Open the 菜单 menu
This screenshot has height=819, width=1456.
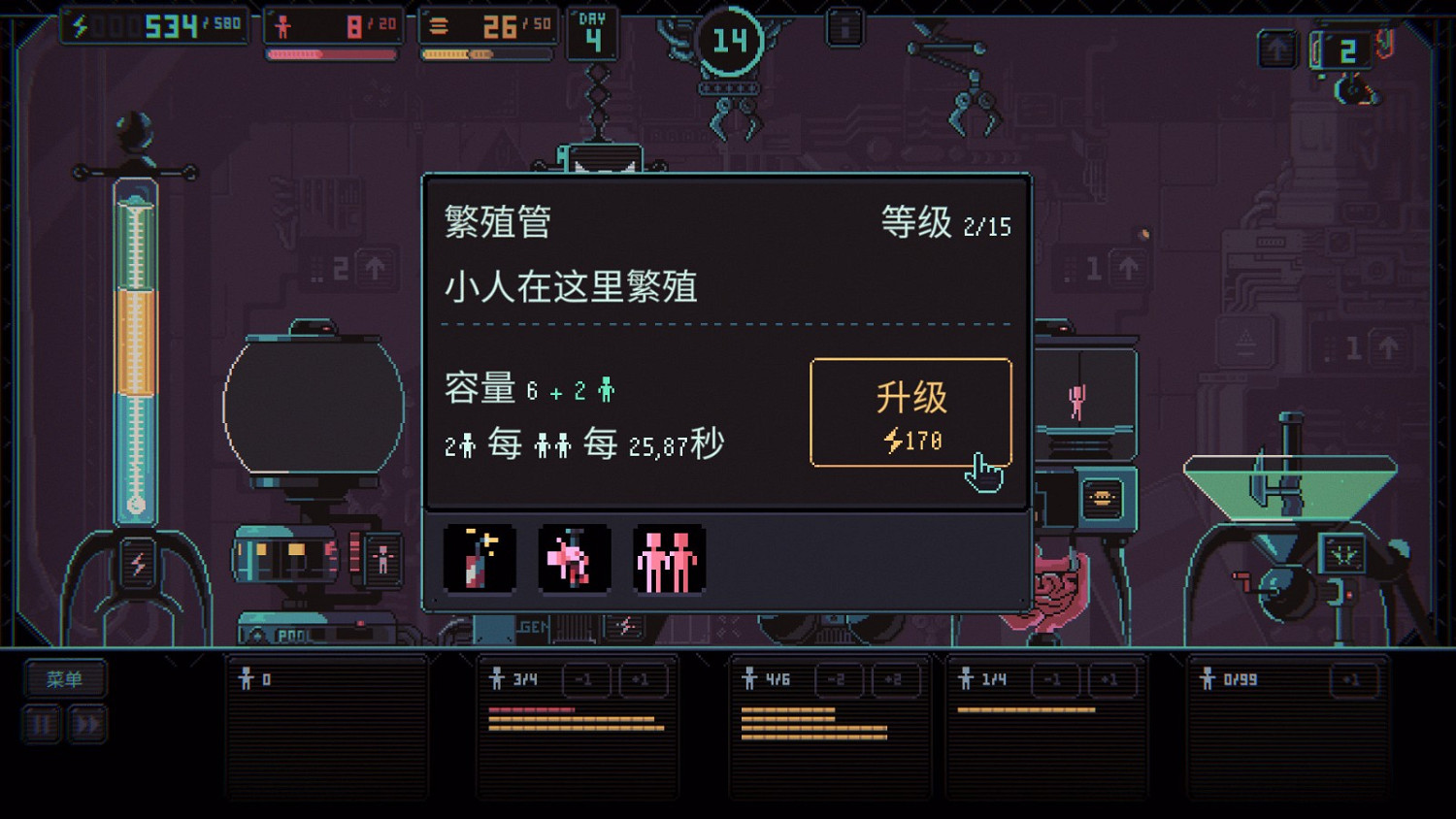tap(64, 678)
